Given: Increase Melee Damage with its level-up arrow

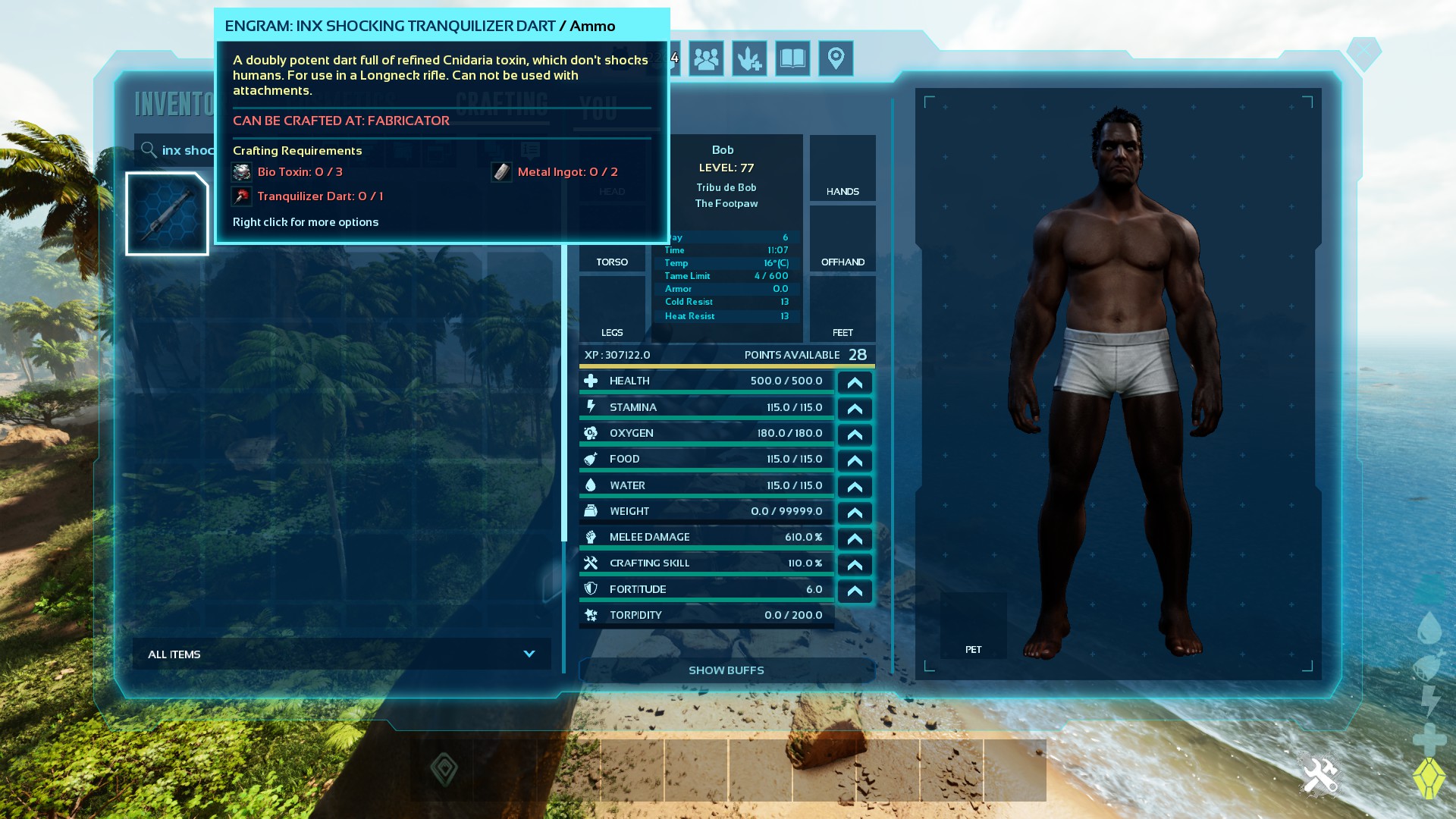Looking at the screenshot, I should pyautogui.click(x=855, y=538).
